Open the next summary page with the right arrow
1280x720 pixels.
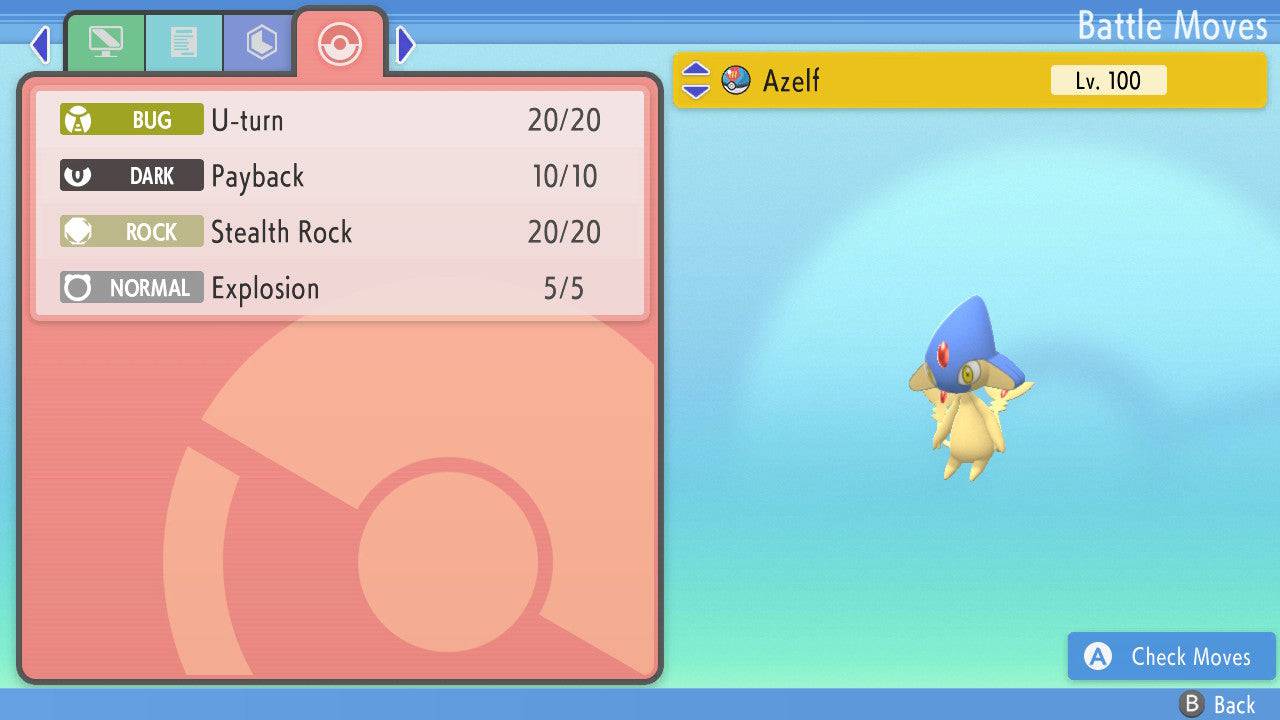coord(404,44)
